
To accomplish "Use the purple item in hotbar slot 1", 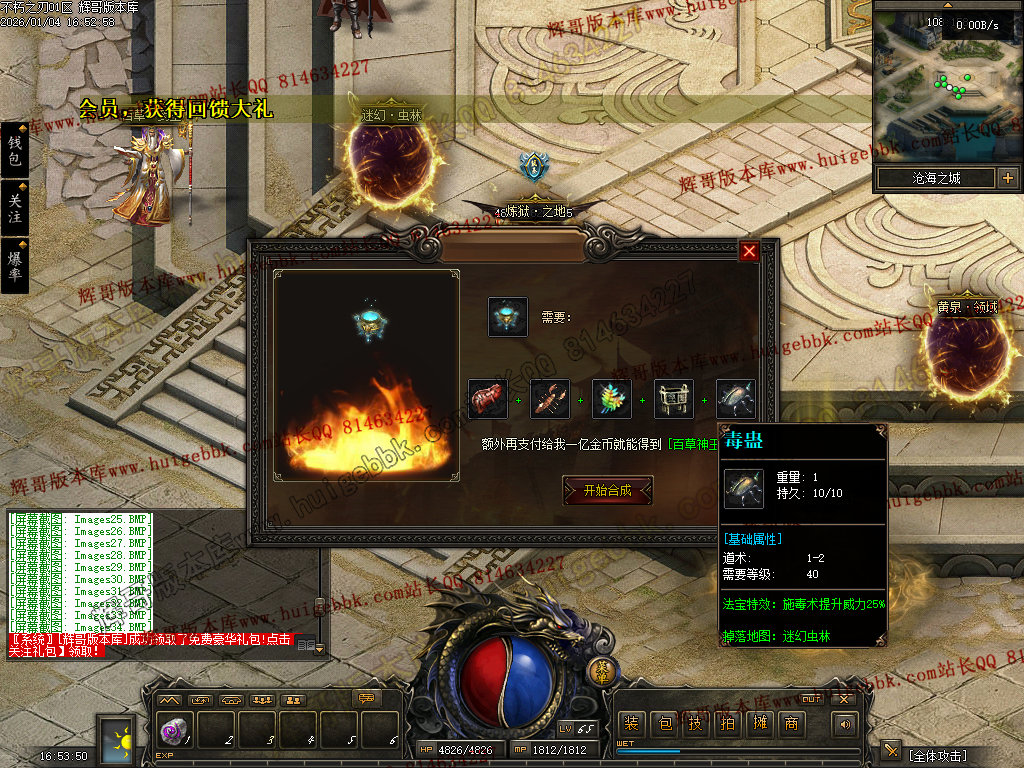I will pos(173,731).
